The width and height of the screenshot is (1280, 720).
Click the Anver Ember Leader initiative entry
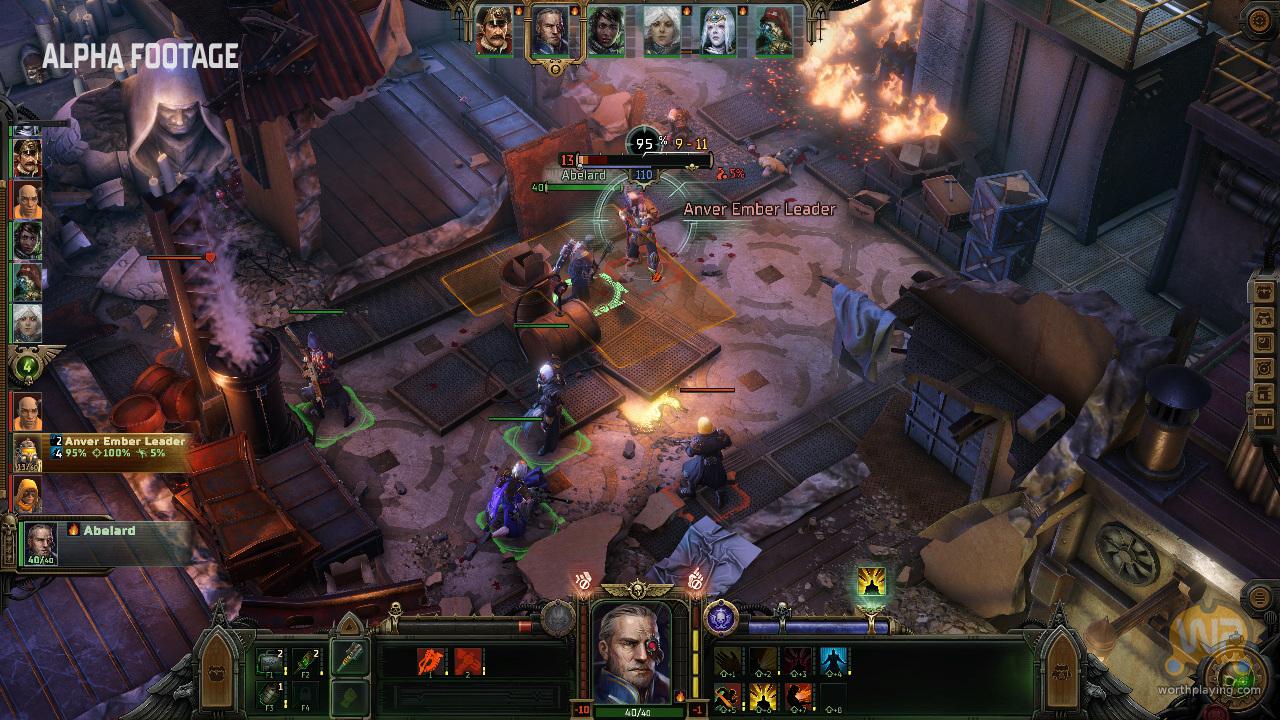(x=100, y=453)
